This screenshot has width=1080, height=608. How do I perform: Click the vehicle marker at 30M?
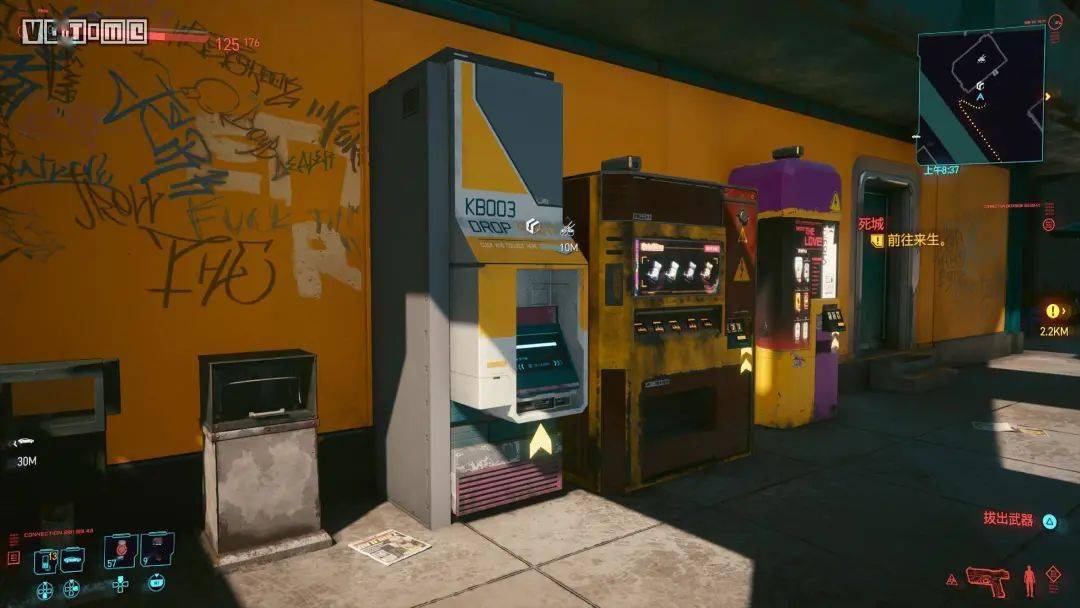coord(24,442)
